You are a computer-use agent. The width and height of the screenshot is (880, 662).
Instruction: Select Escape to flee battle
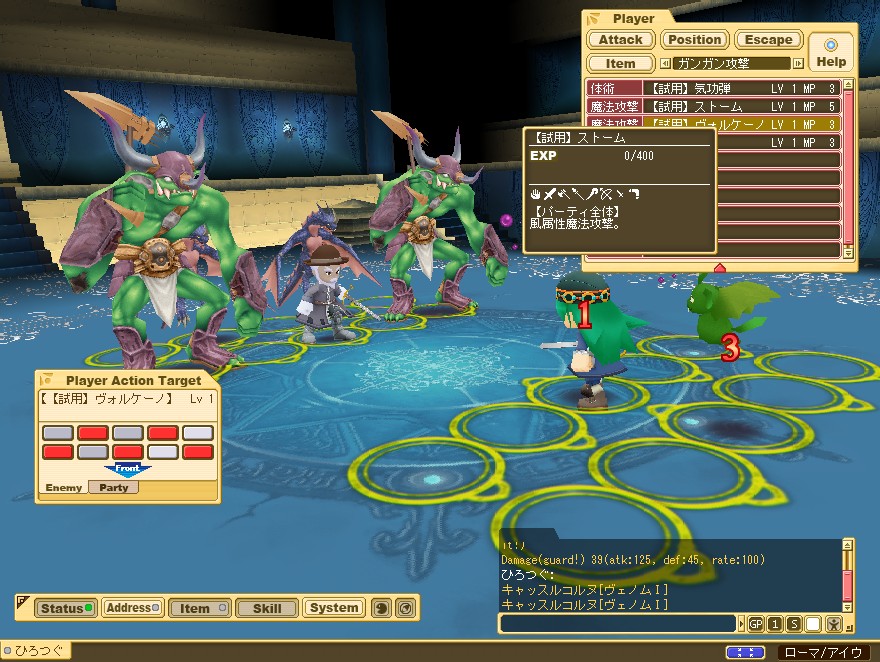(x=768, y=40)
